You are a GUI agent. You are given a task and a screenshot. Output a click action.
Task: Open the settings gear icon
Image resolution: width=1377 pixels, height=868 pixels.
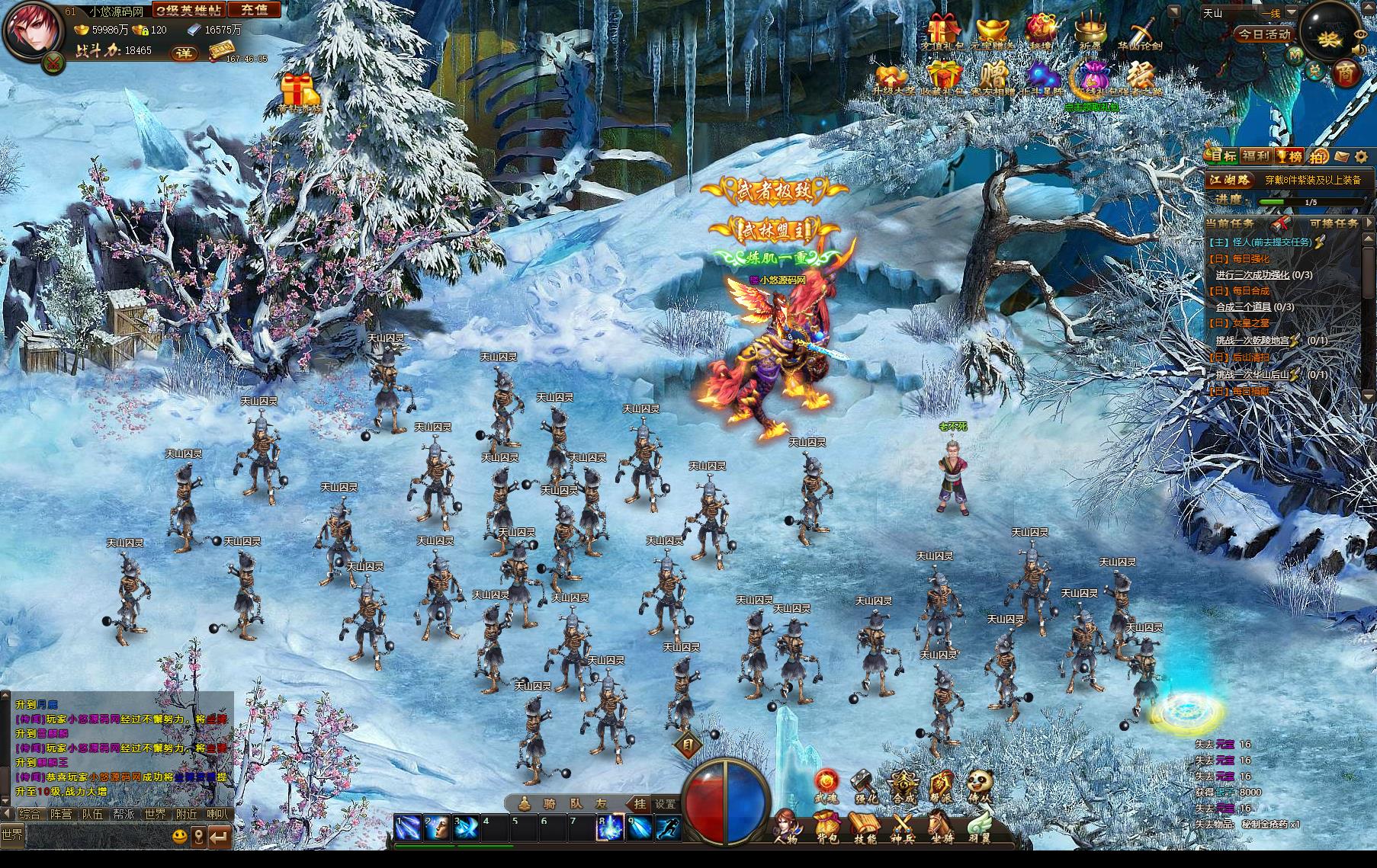click(1361, 157)
